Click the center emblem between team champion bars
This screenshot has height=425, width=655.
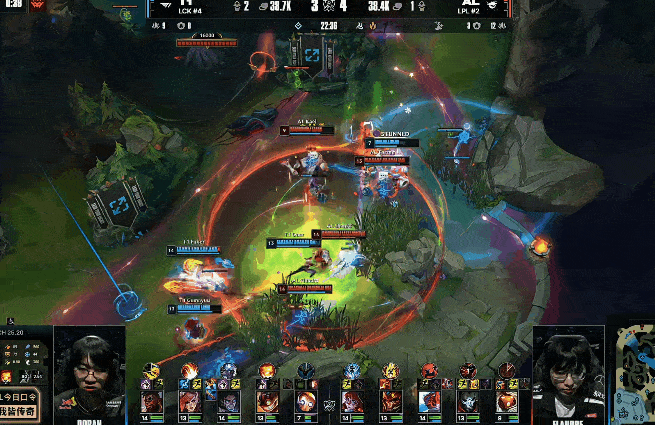coord(328,405)
